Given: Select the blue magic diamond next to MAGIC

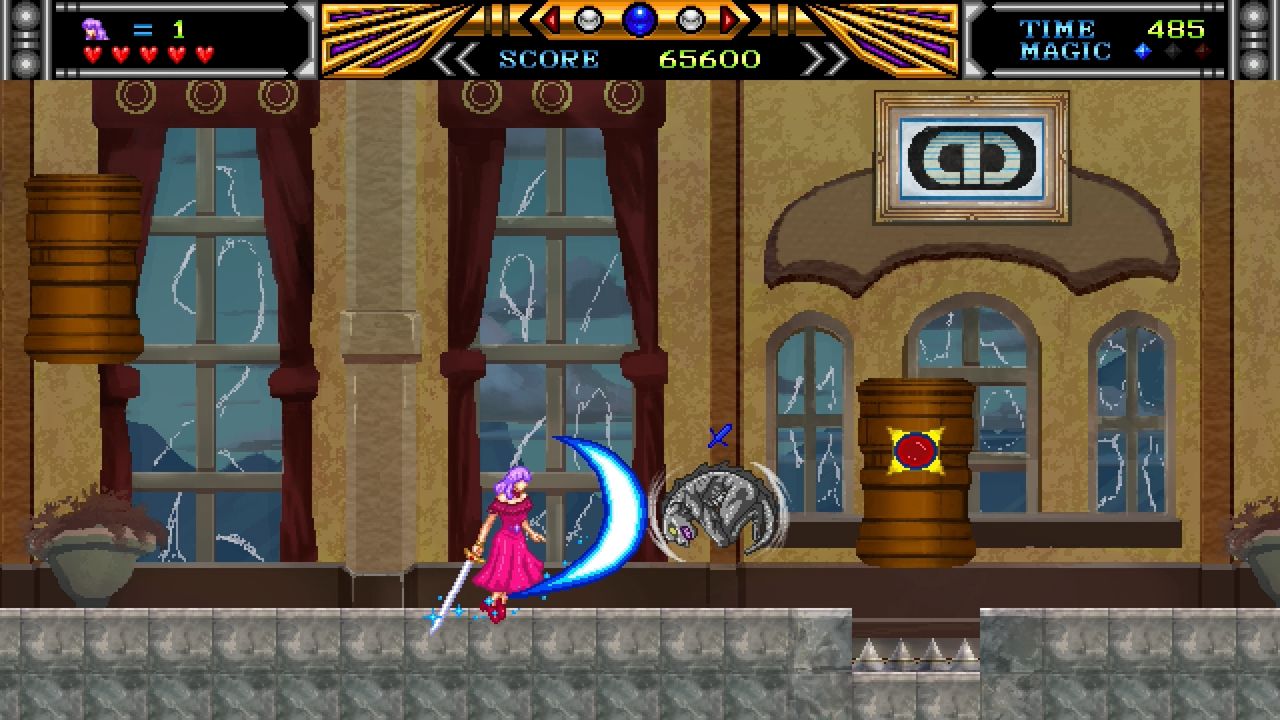Looking at the screenshot, I should click(x=1144, y=51).
